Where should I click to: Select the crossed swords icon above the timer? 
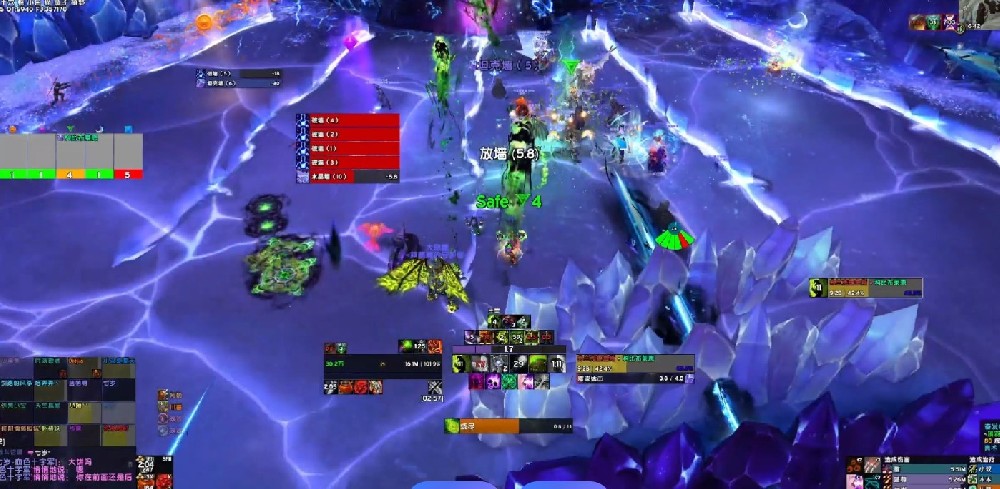click(434, 387)
